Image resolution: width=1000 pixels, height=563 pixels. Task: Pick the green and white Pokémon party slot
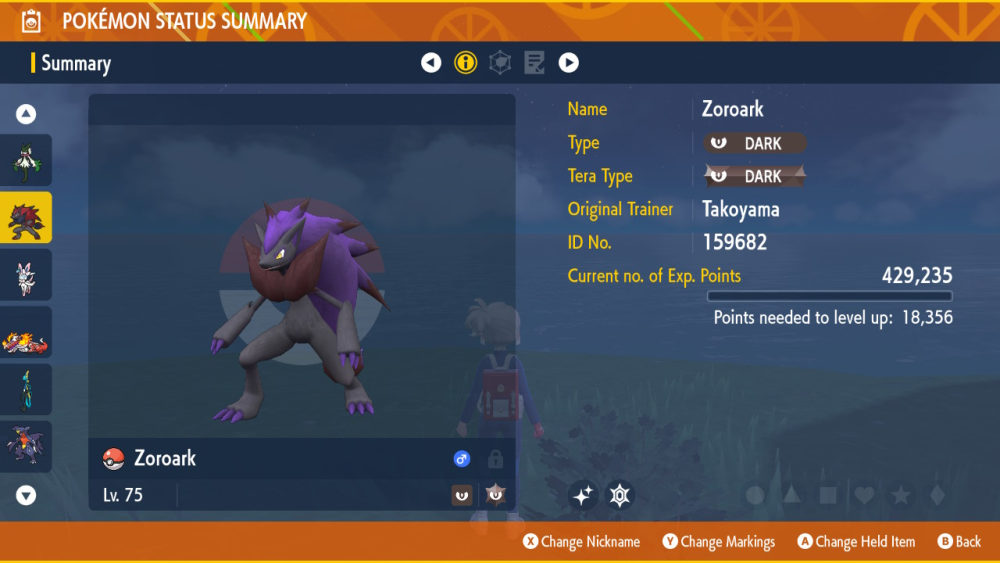coord(26,160)
